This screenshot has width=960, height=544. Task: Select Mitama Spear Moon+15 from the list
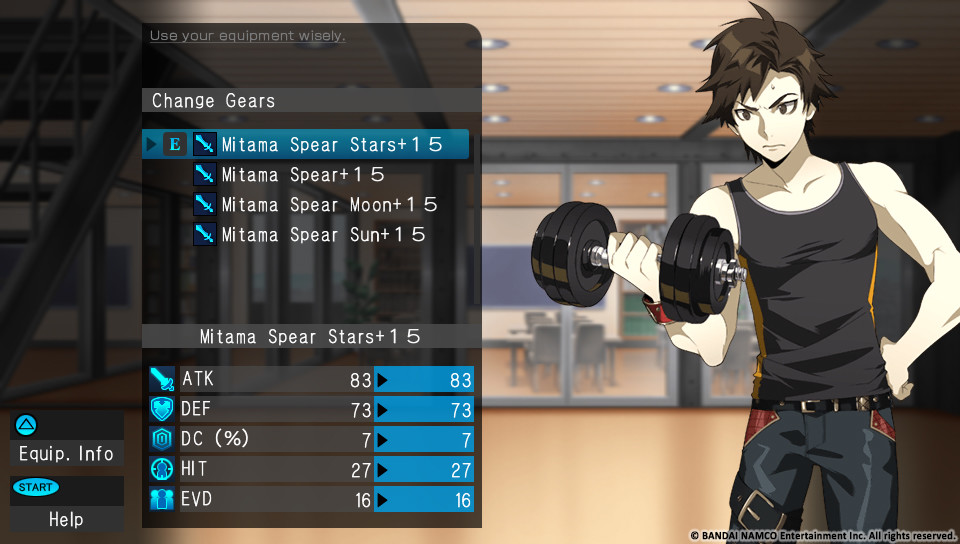(329, 205)
